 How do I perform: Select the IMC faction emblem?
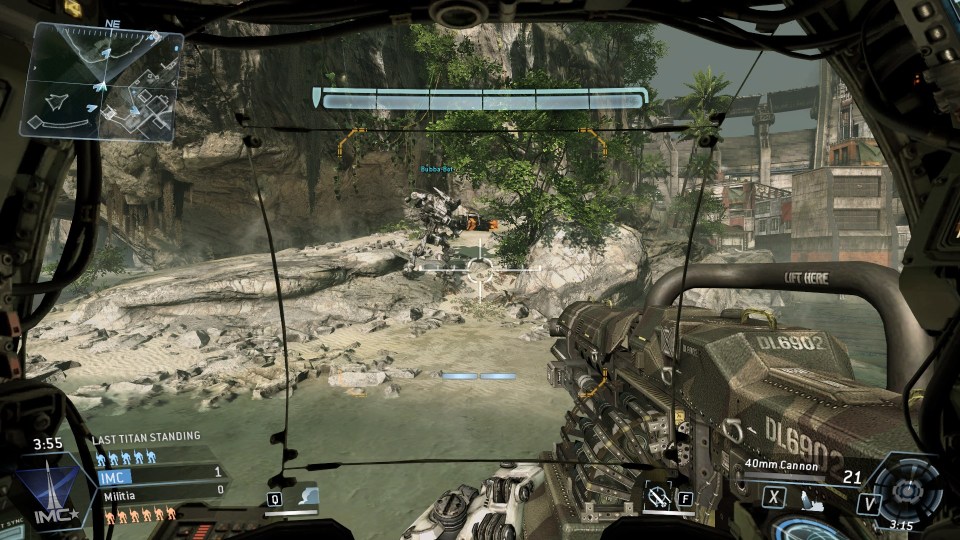(52, 492)
